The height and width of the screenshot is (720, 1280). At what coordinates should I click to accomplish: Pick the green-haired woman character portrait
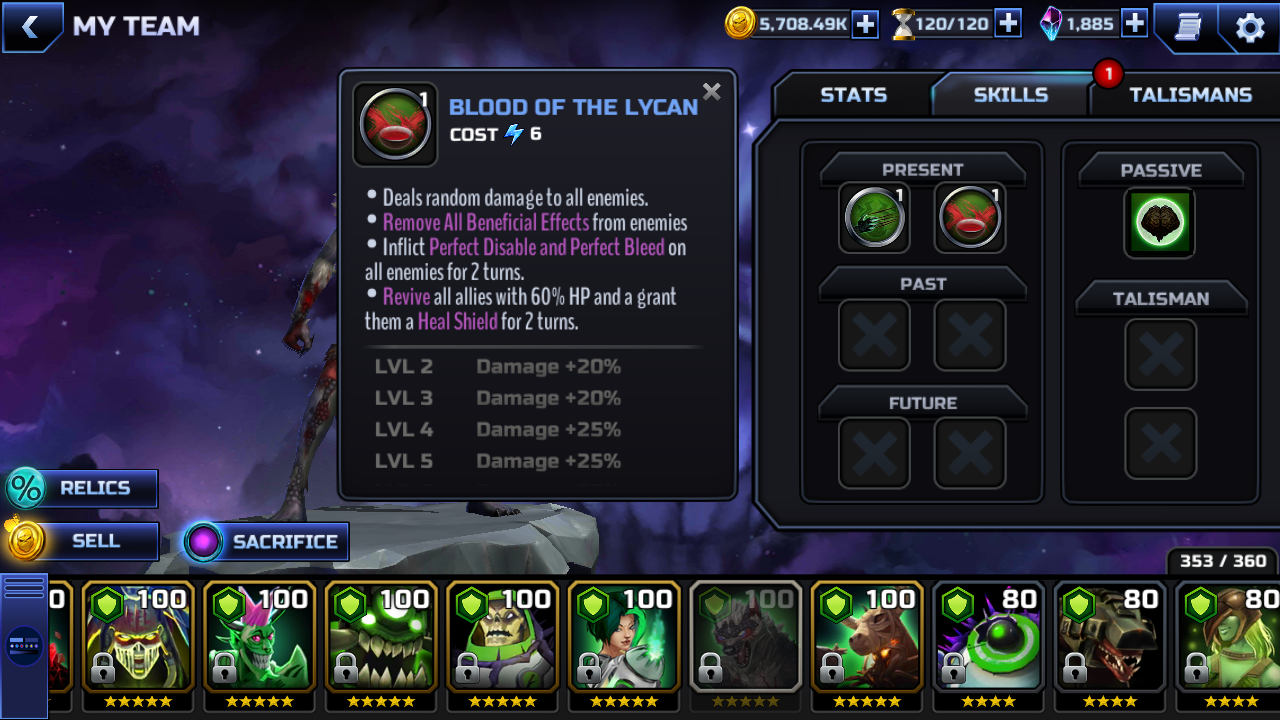[624, 636]
